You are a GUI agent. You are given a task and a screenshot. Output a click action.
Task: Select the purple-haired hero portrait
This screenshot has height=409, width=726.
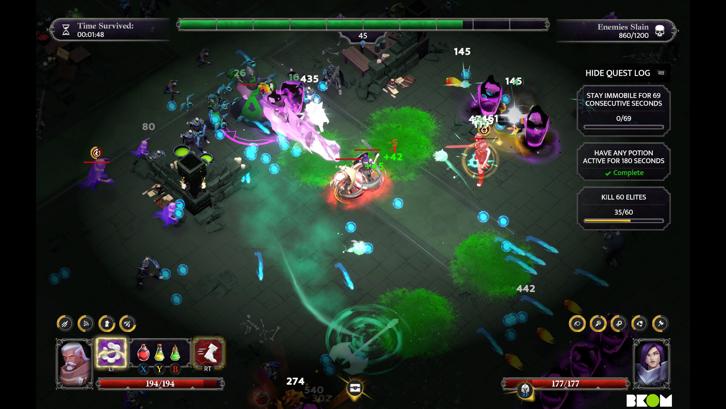651,362
